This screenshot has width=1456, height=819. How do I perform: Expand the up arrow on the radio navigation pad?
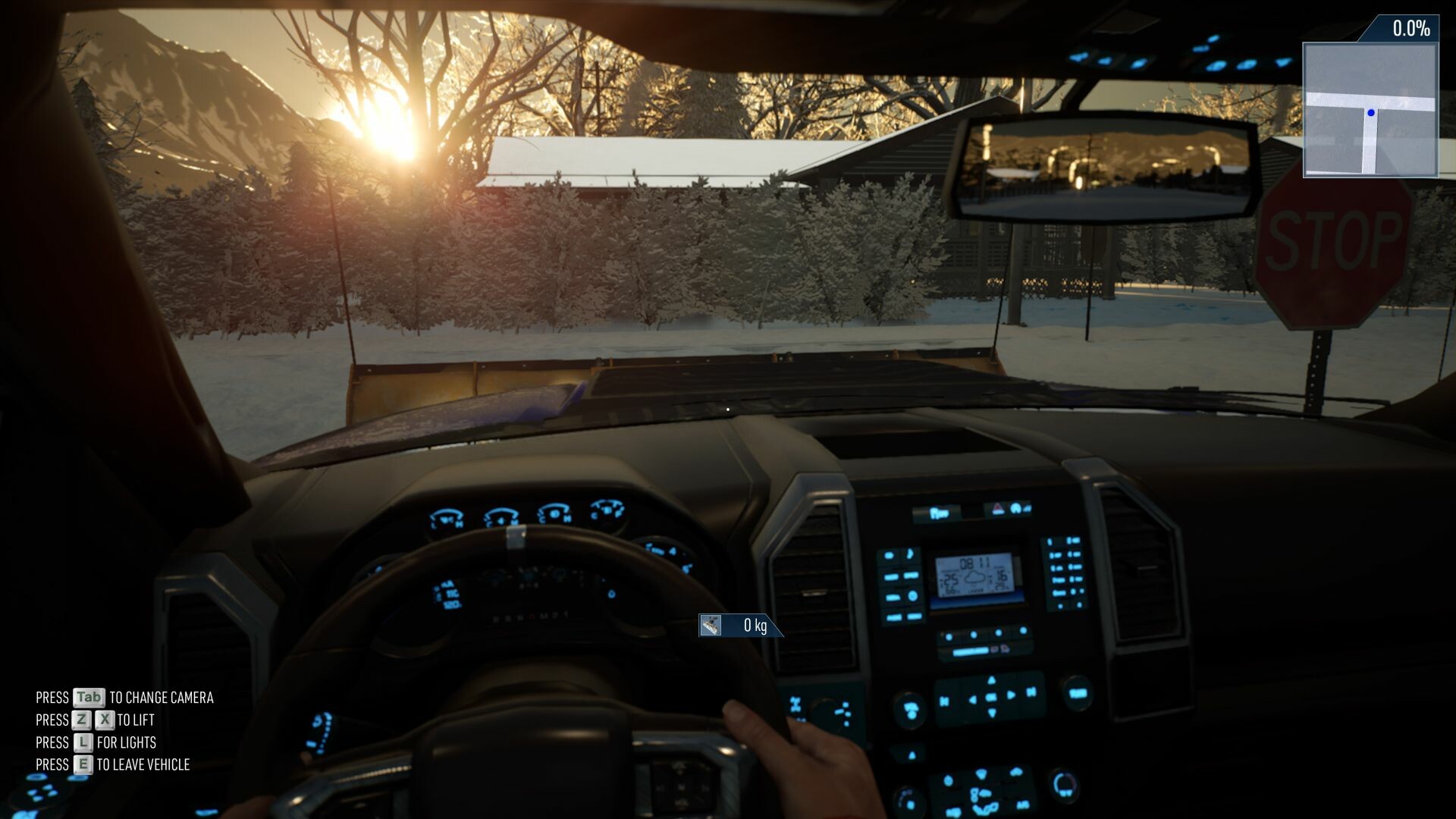pyautogui.click(x=990, y=681)
